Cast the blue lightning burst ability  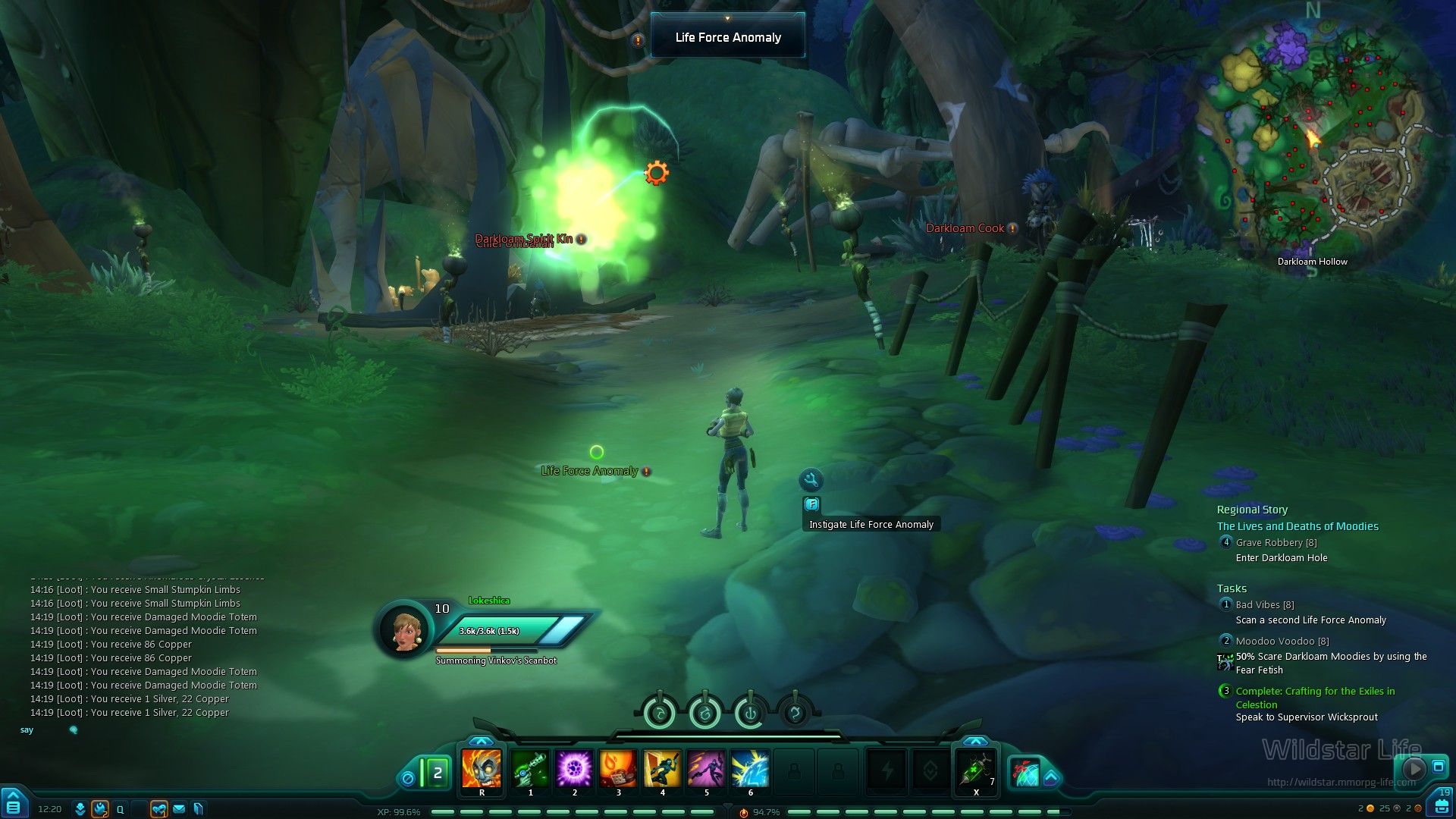point(750,770)
